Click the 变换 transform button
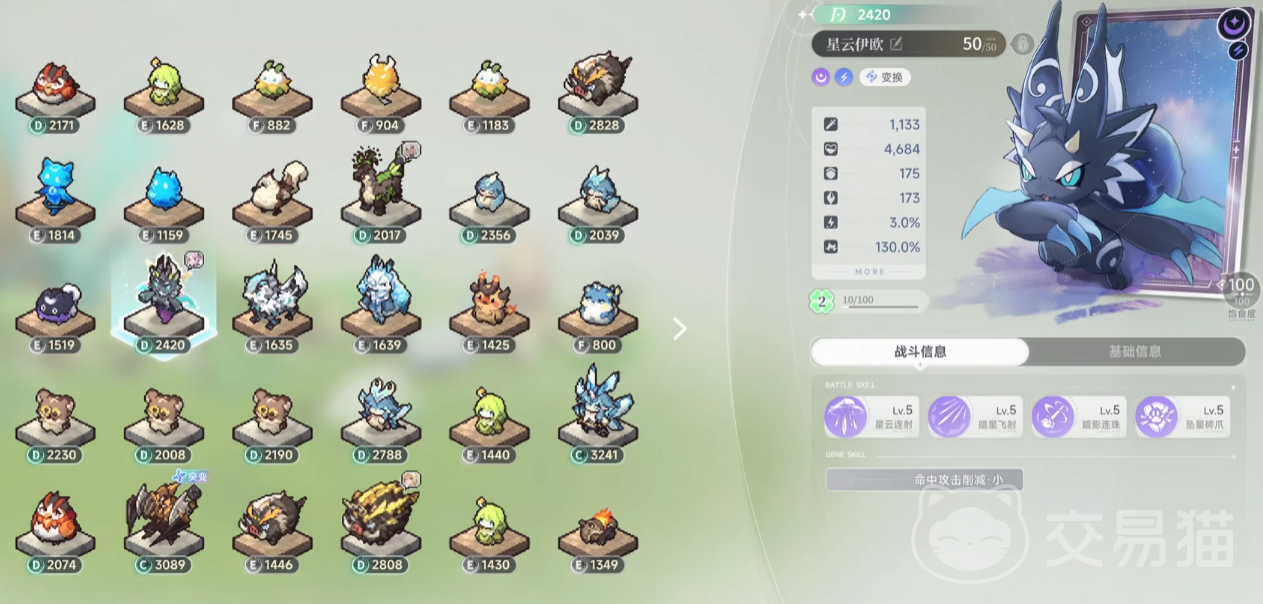 pos(886,77)
